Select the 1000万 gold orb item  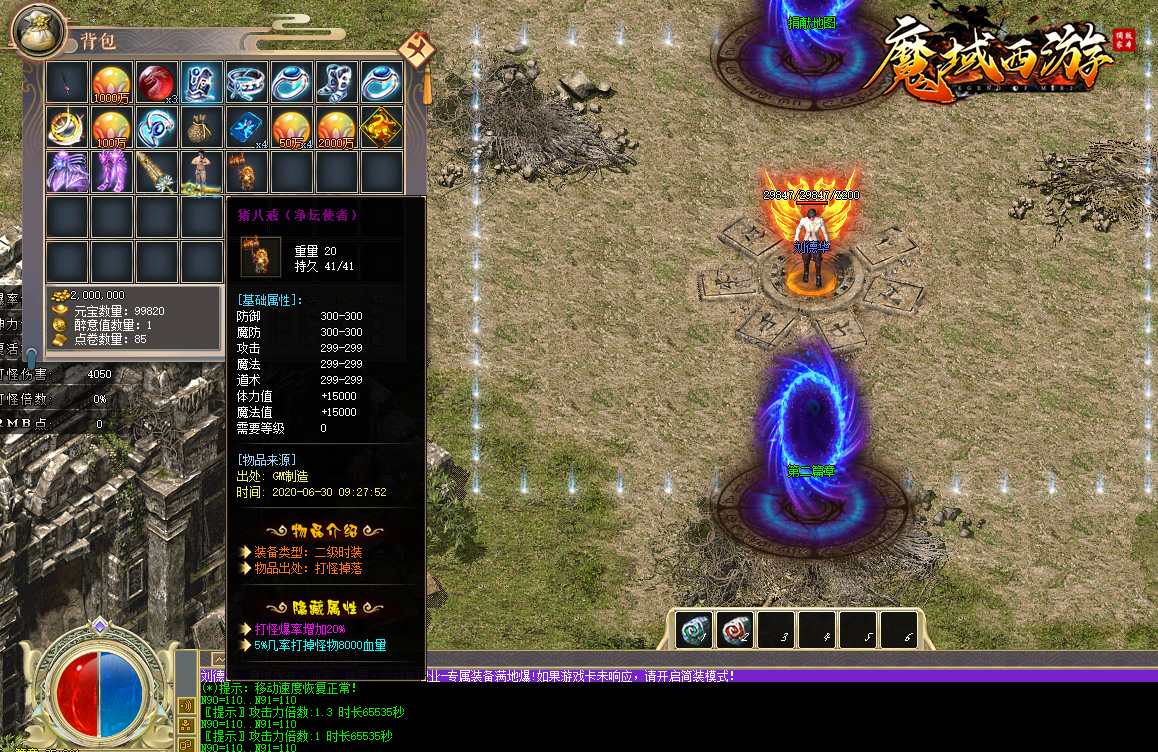click(111, 82)
